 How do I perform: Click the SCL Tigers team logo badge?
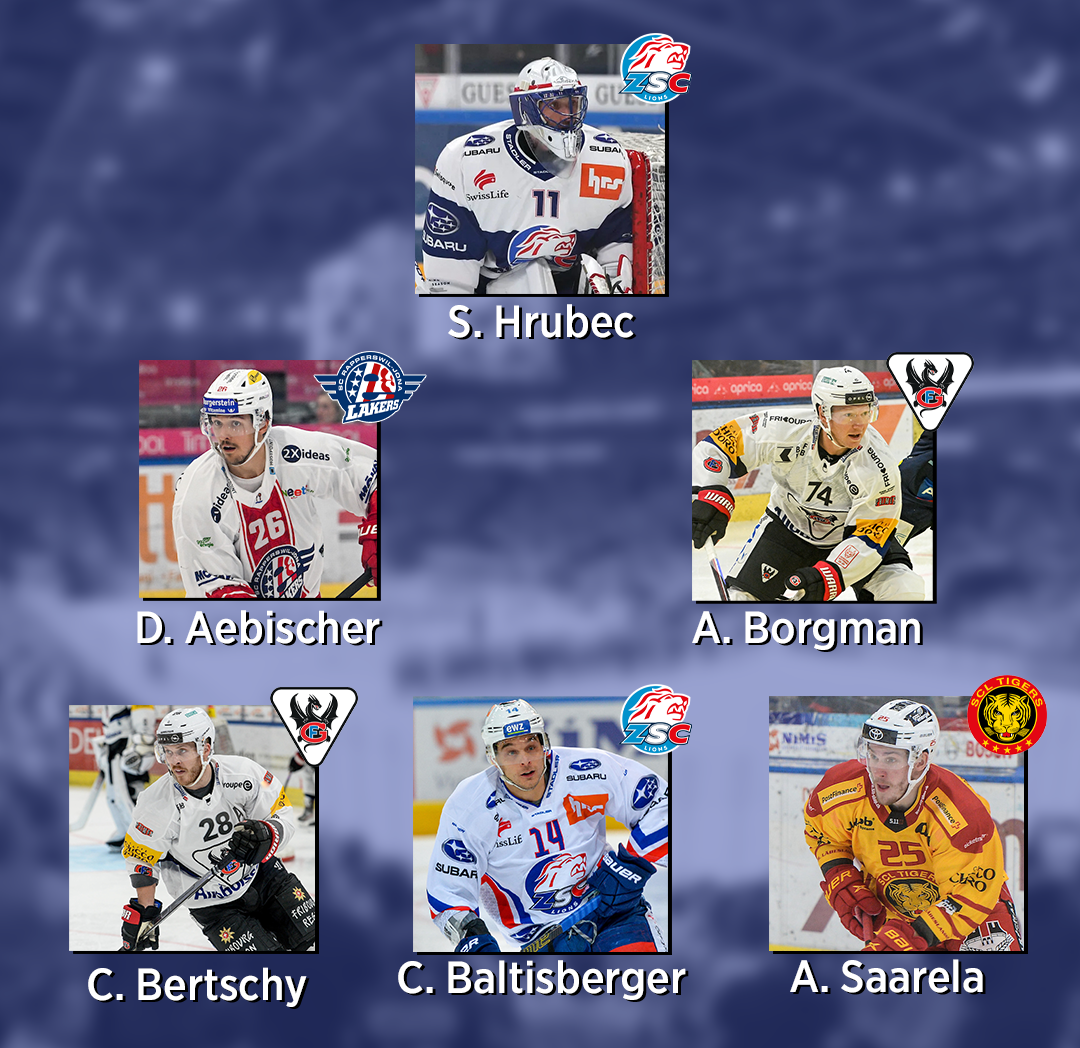pyautogui.click(x=1007, y=716)
